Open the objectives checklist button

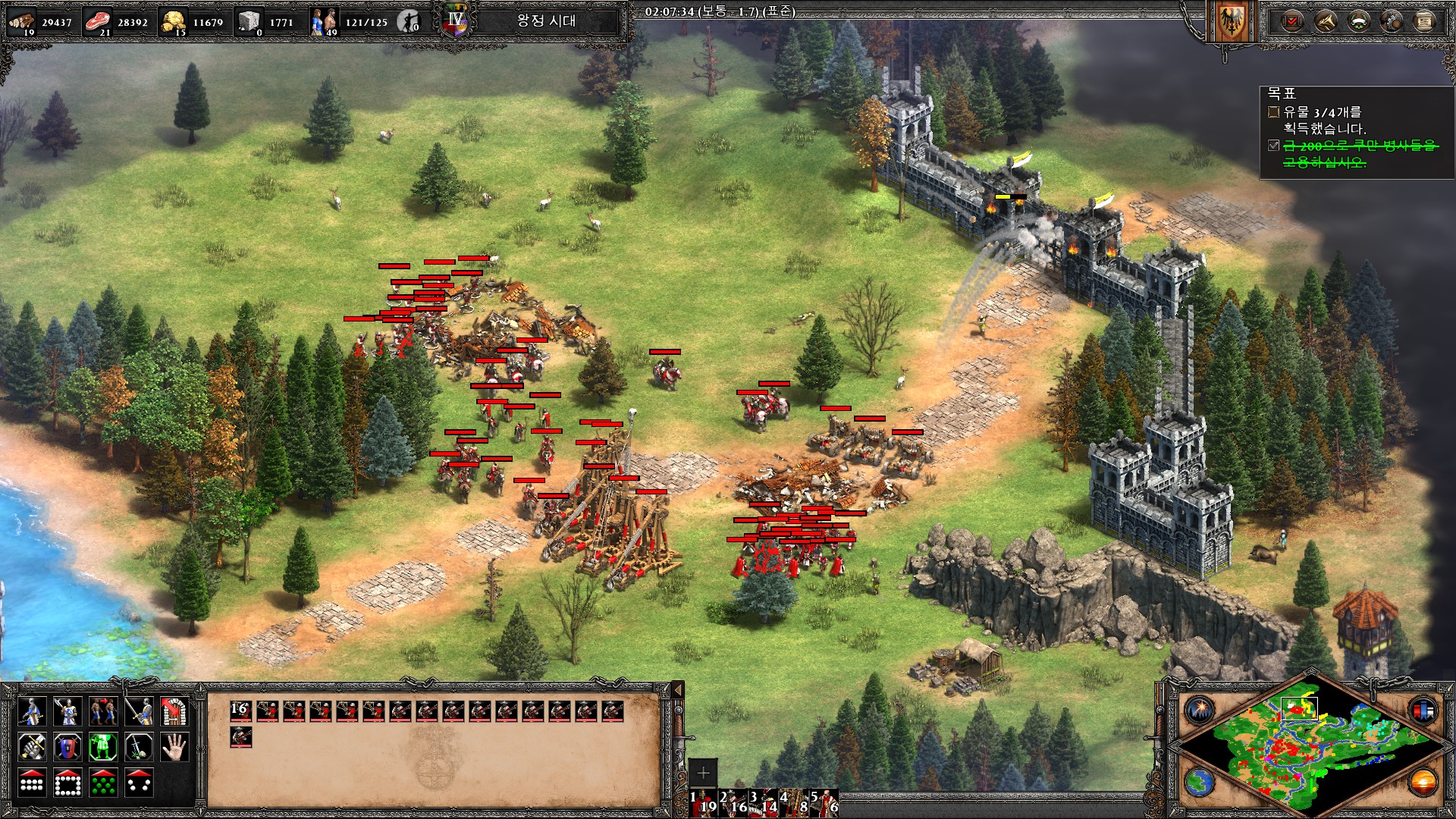(1292, 21)
